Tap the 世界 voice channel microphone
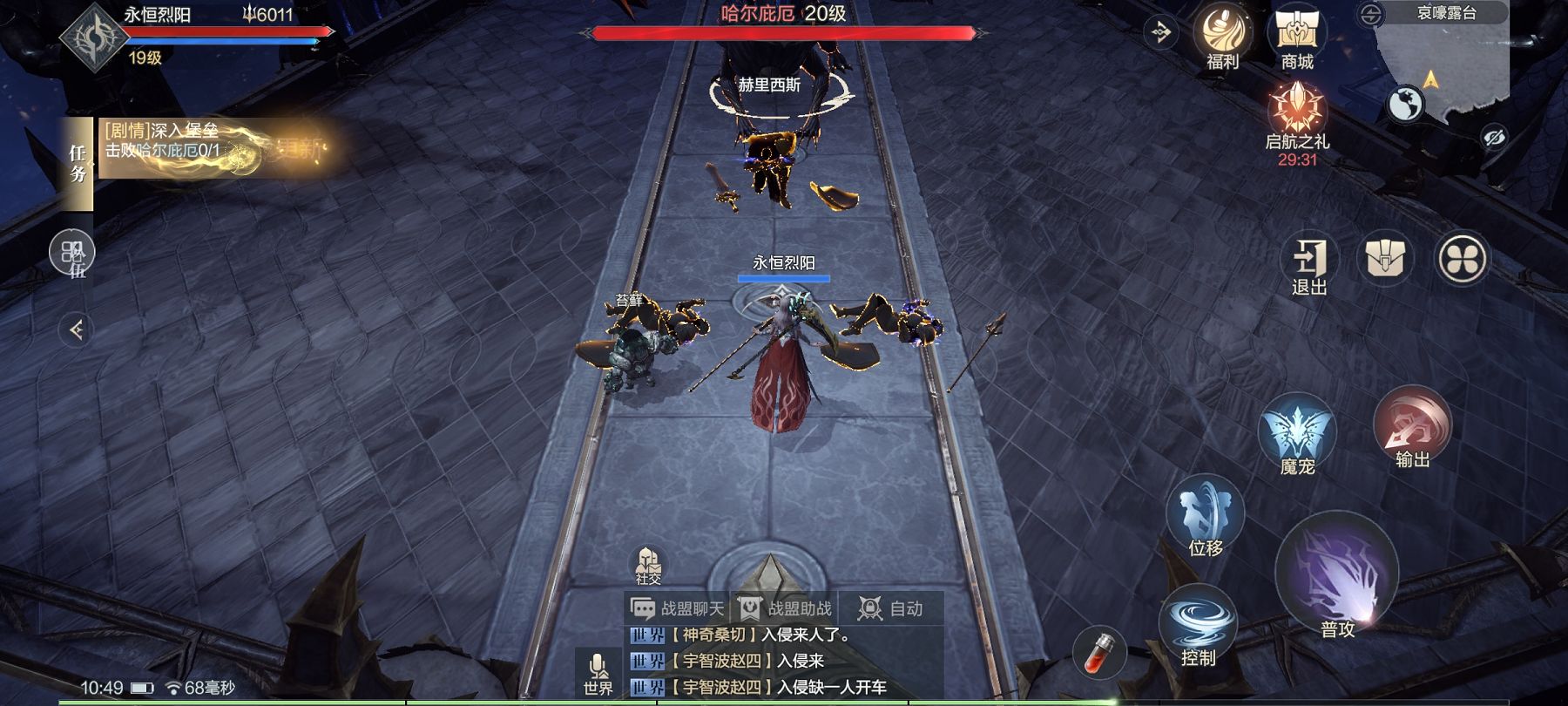Viewport: 1568px width, 706px height. tap(598, 674)
